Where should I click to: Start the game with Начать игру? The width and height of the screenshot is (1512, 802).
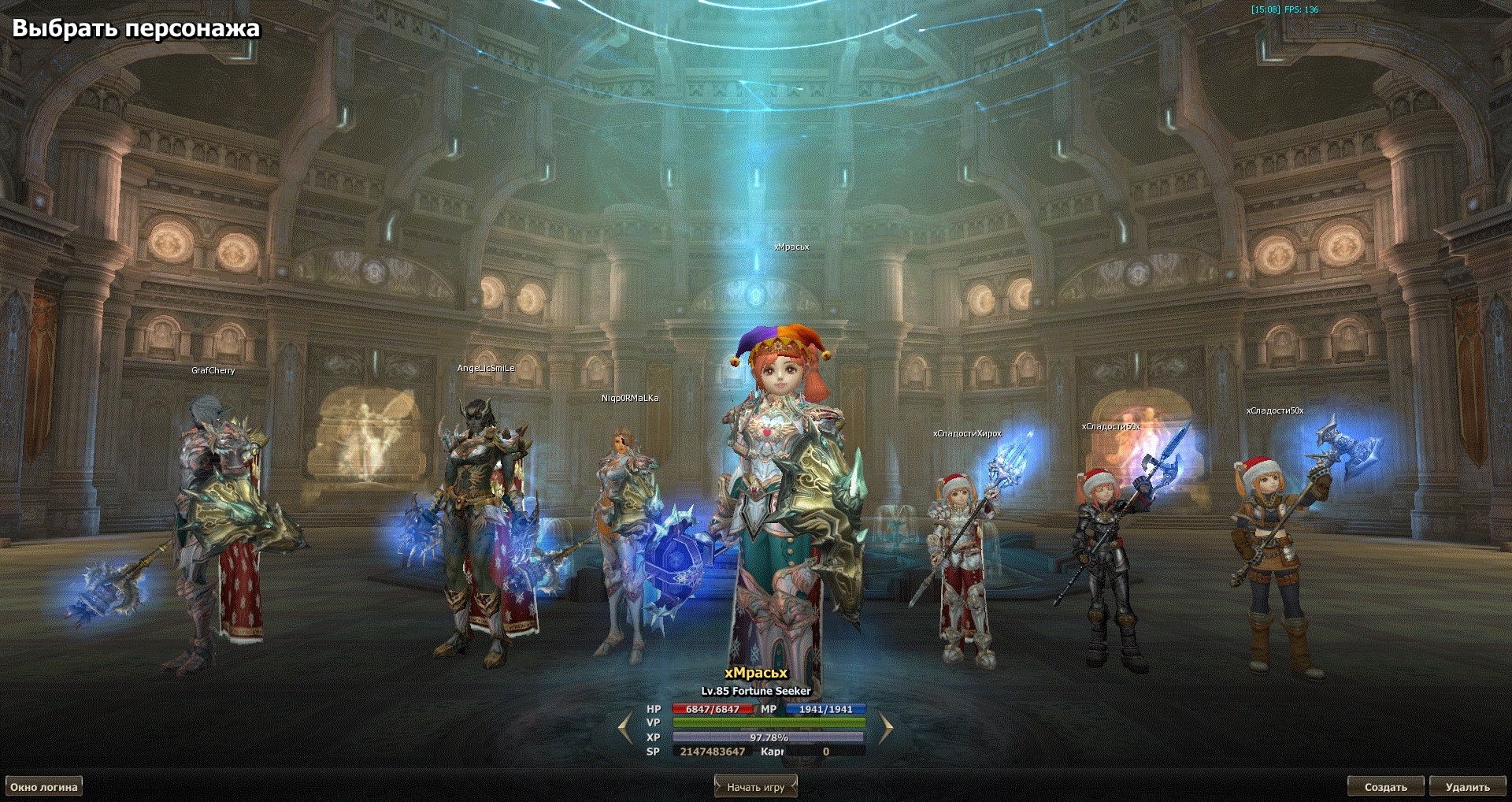pyautogui.click(x=755, y=787)
